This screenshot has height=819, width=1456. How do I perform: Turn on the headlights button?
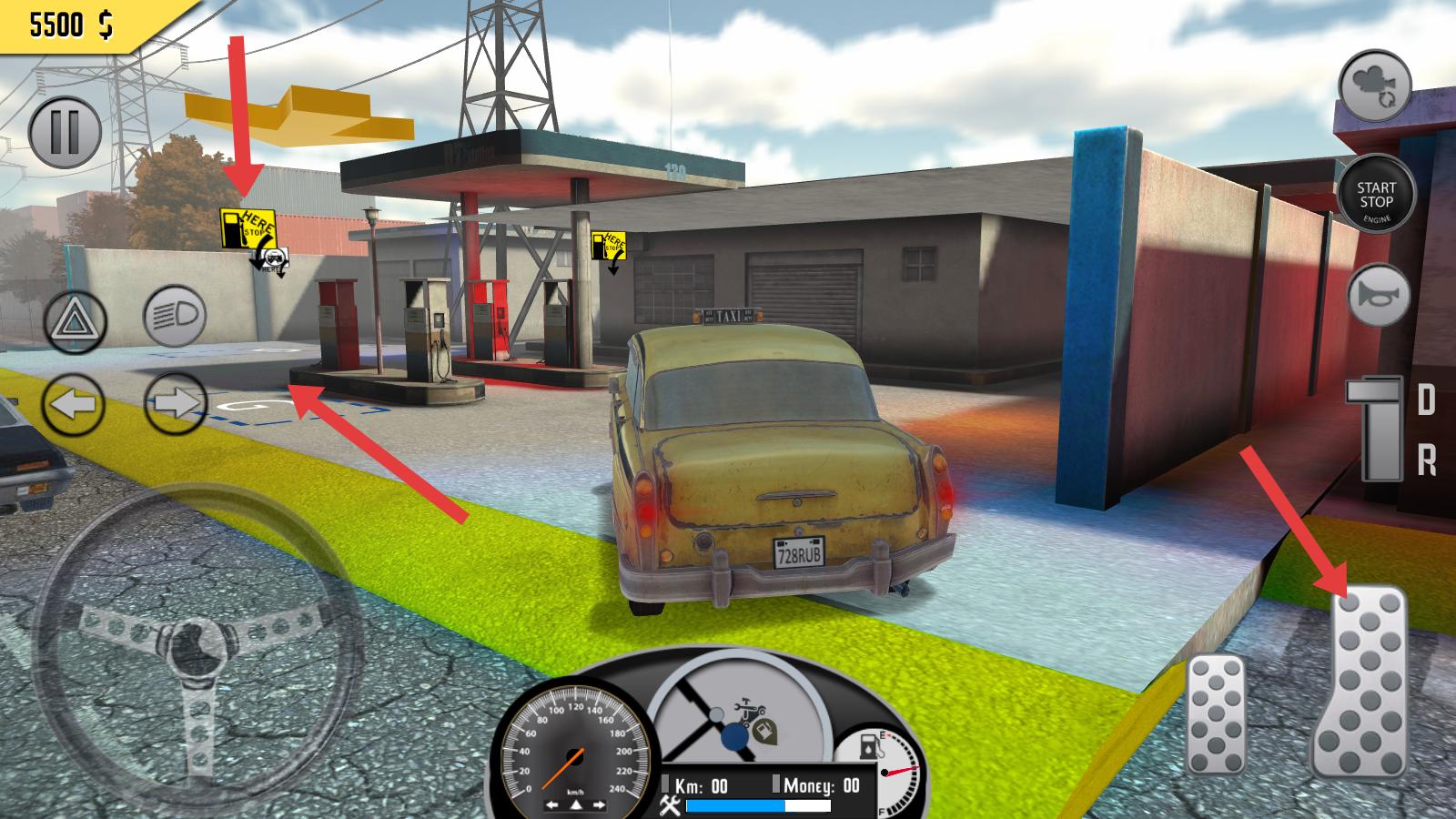tap(175, 316)
